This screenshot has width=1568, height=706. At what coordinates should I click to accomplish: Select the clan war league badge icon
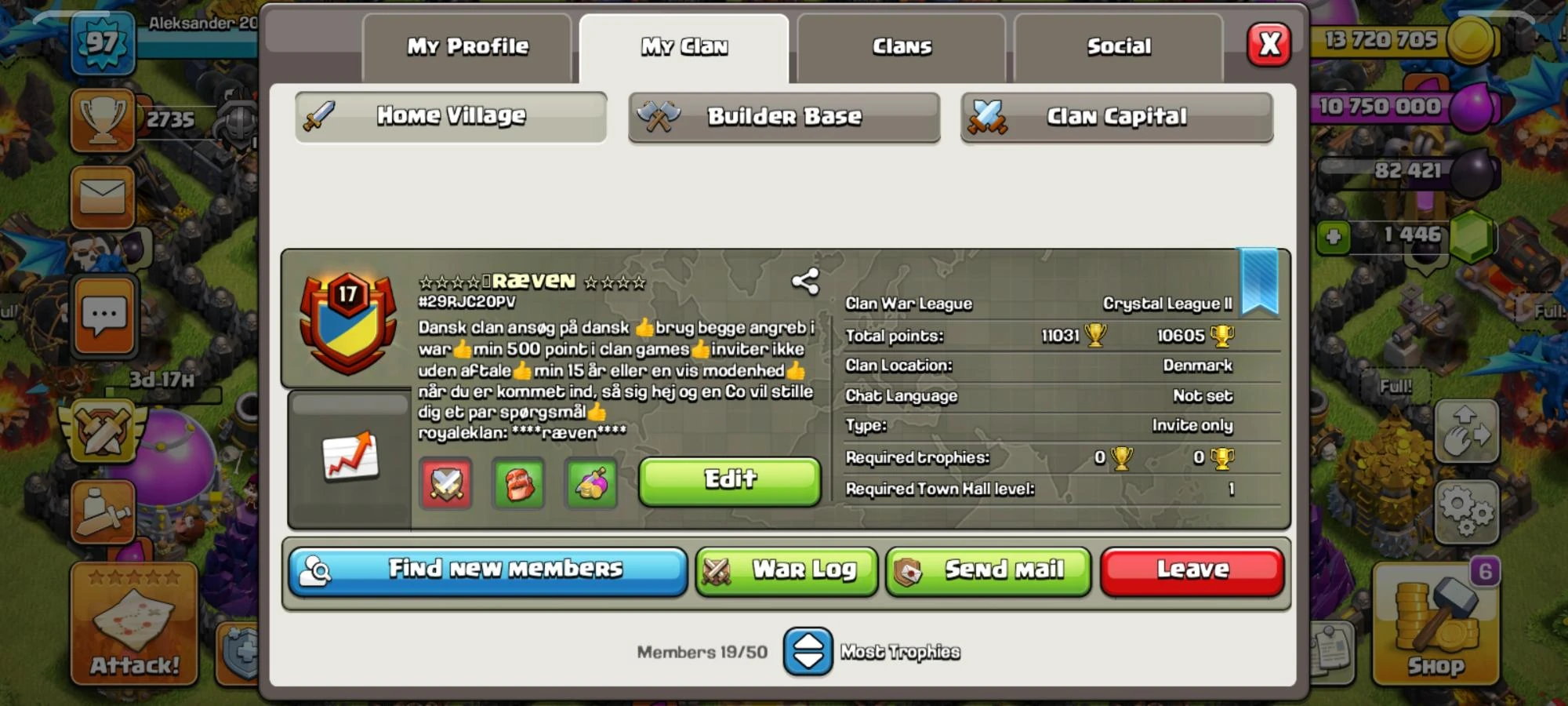tap(347, 323)
